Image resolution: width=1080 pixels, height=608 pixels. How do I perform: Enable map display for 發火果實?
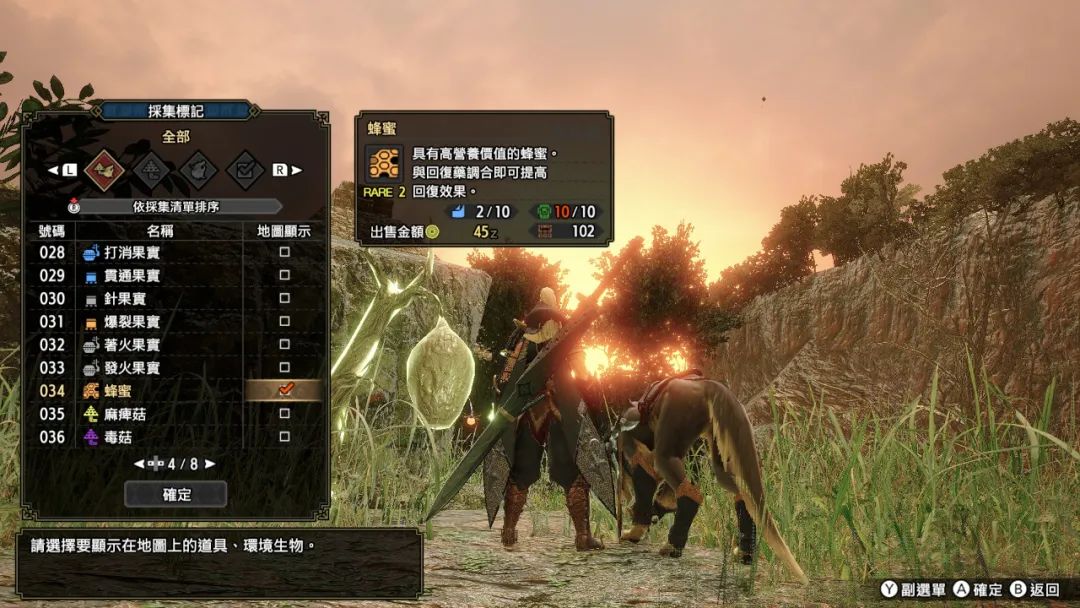(x=284, y=368)
